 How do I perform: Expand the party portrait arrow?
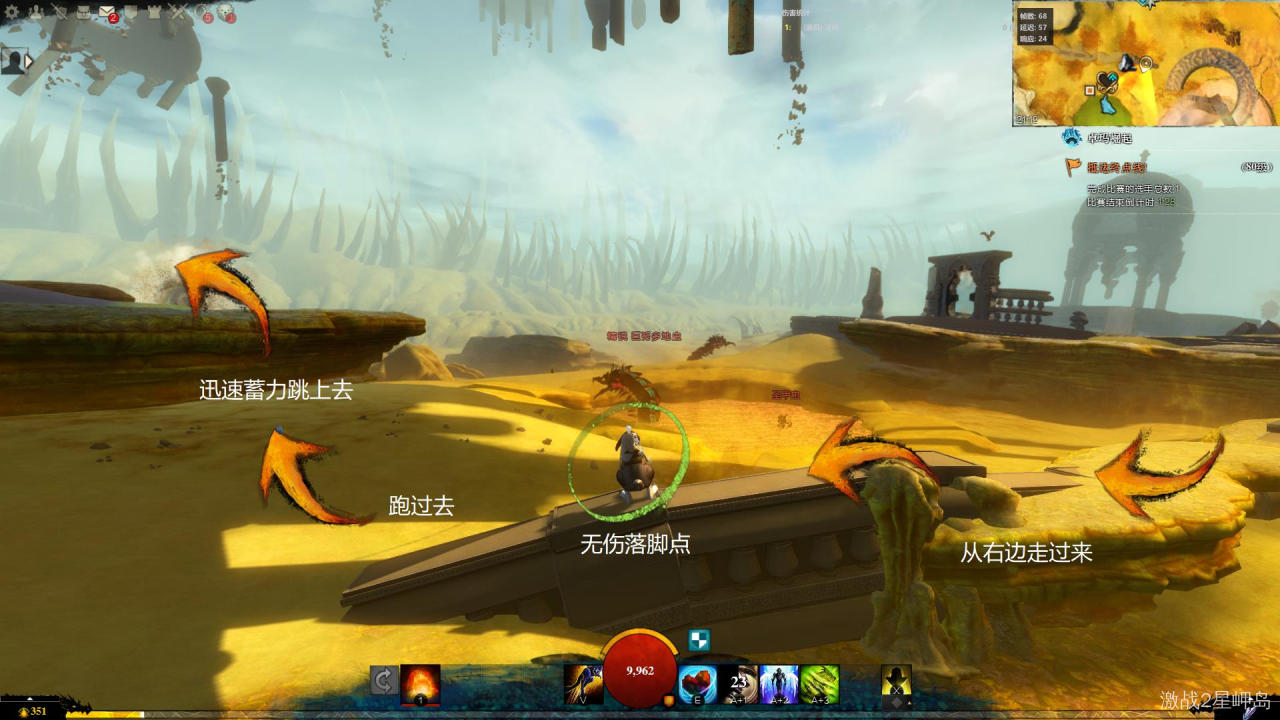[x=29, y=61]
